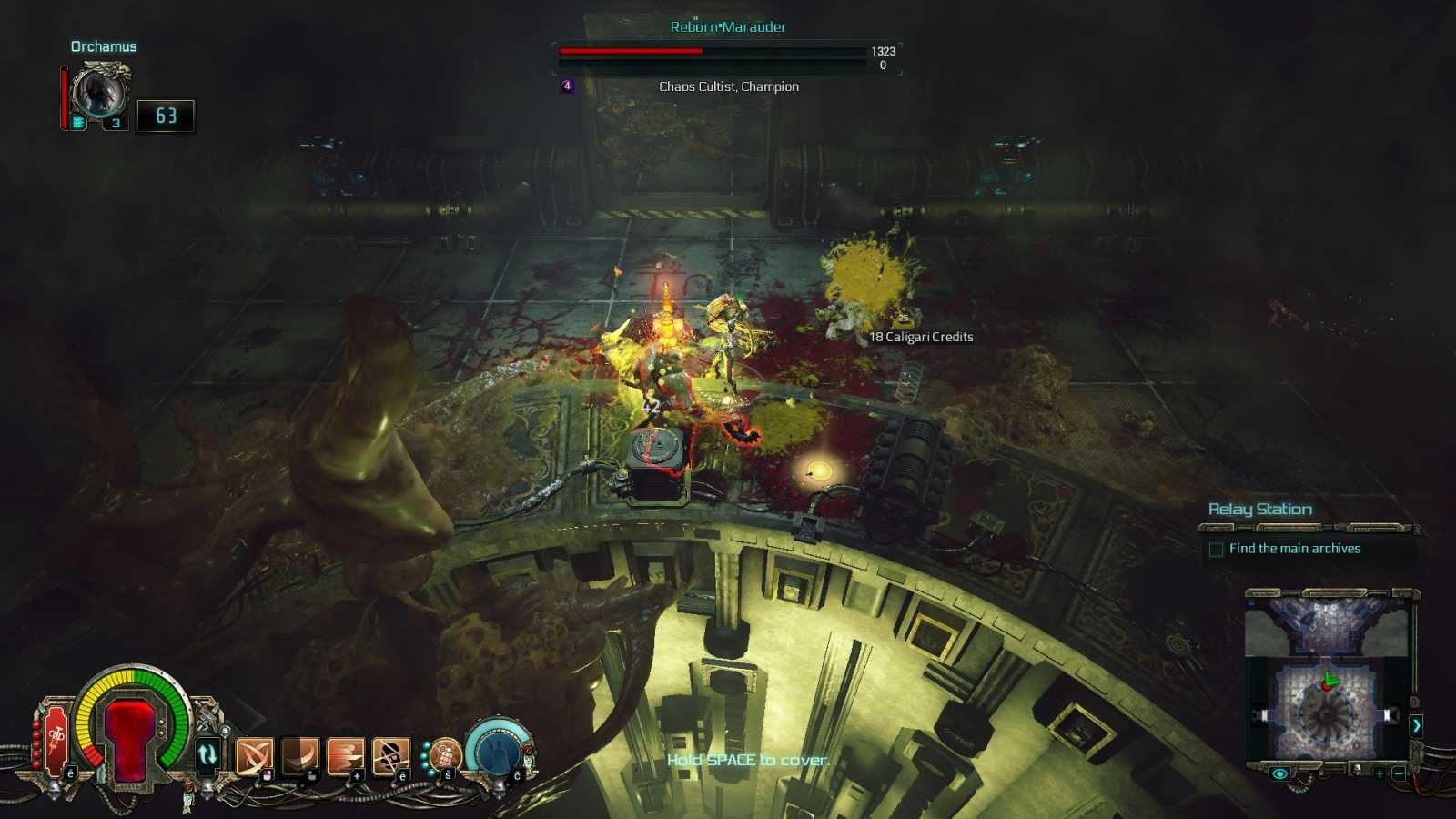Open the crossed weapons icon above swap button
Image resolution: width=1456 pixels, height=819 pixels.
[x=207, y=714]
